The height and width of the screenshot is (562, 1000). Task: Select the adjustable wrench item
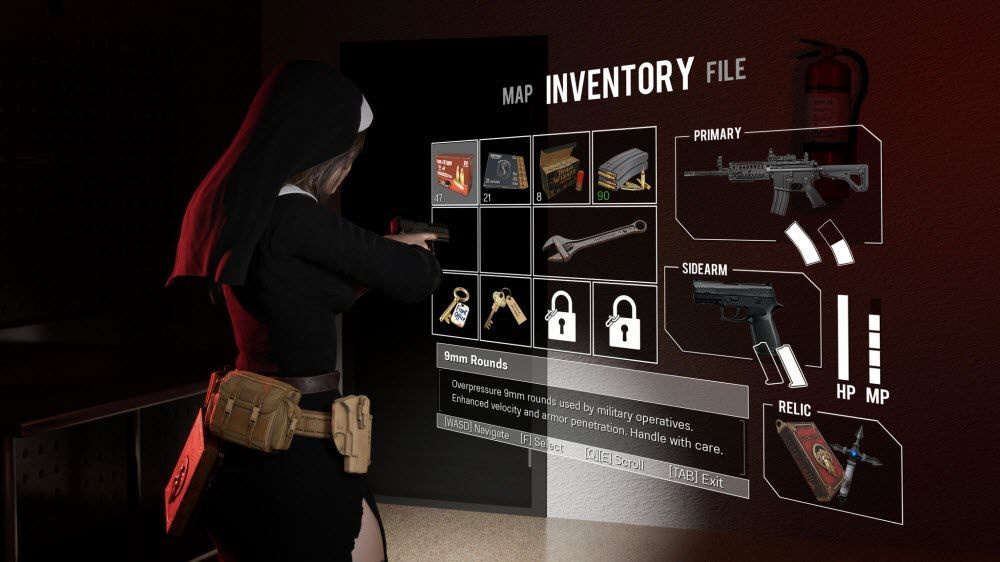tap(591, 239)
